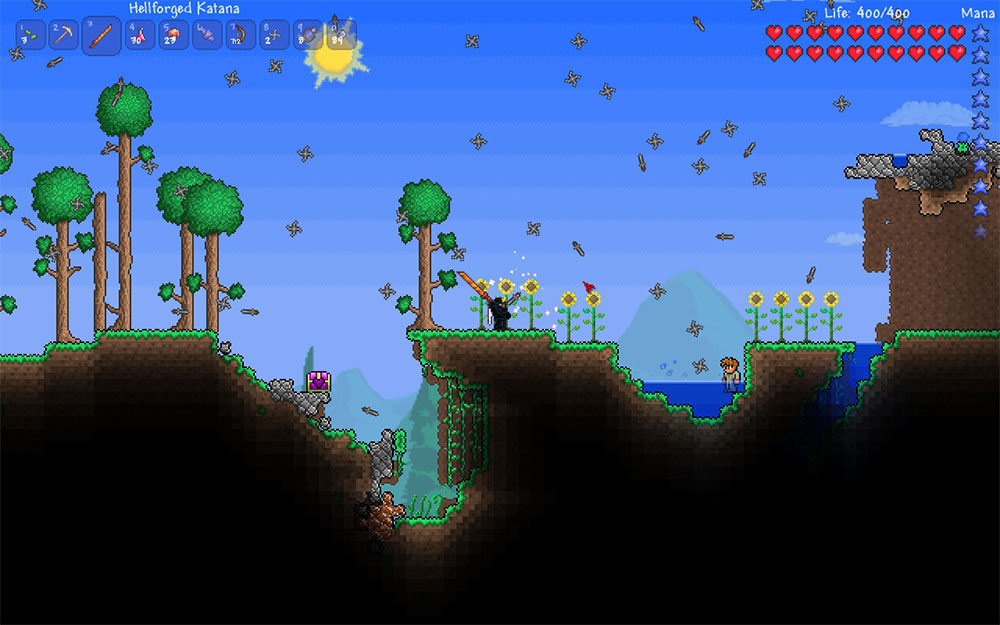Select the Hellforged Katana hotbar slot
Screen dimensions: 1000x625
coord(101,36)
